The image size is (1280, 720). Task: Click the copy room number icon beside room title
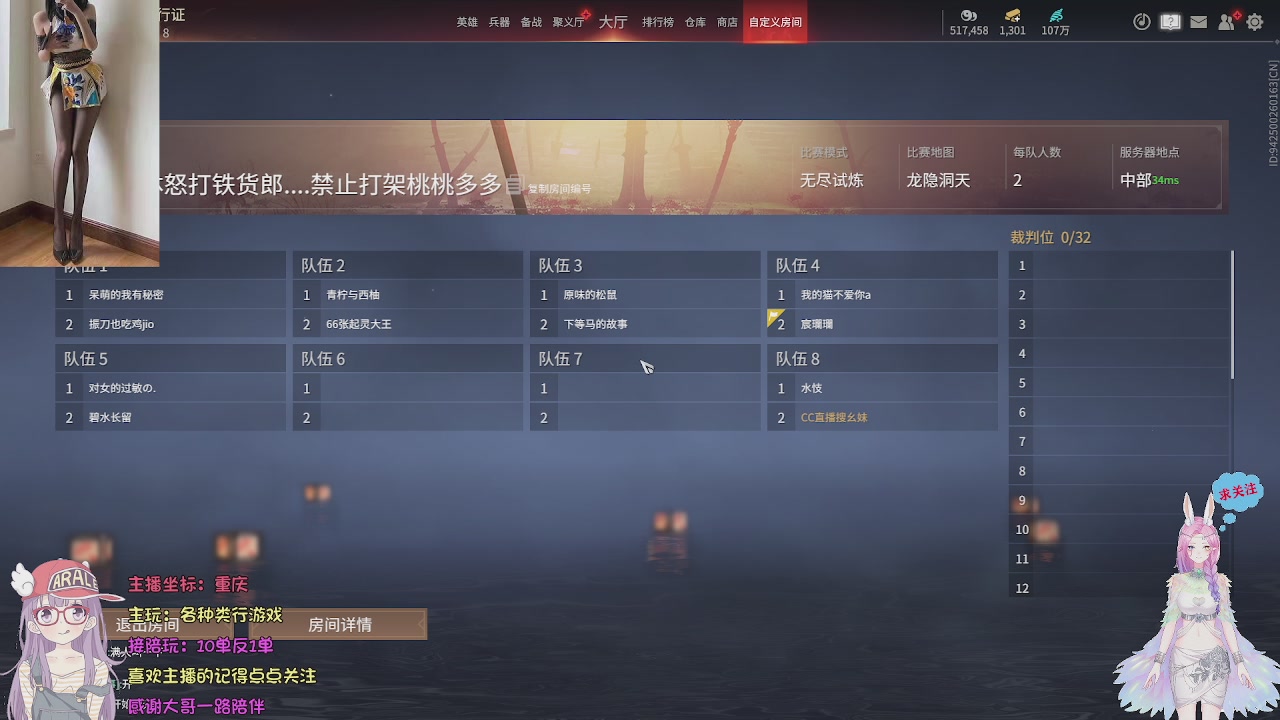click(512, 185)
